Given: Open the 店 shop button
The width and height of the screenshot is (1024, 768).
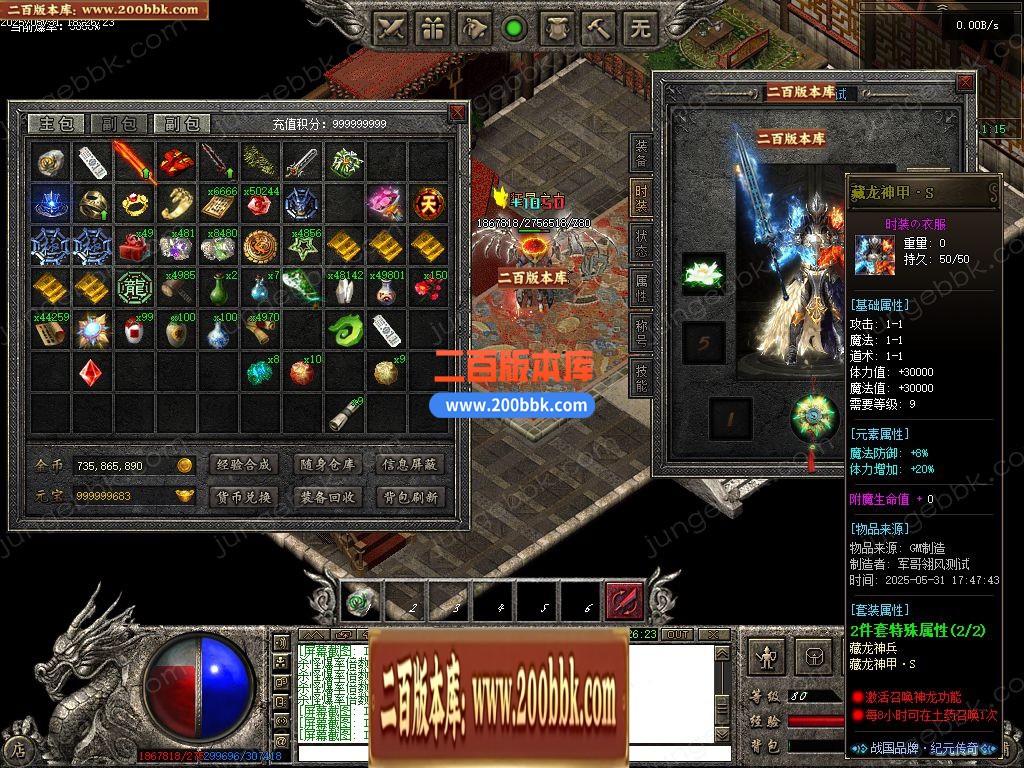Looking at the screenshot, I should 17,748.
